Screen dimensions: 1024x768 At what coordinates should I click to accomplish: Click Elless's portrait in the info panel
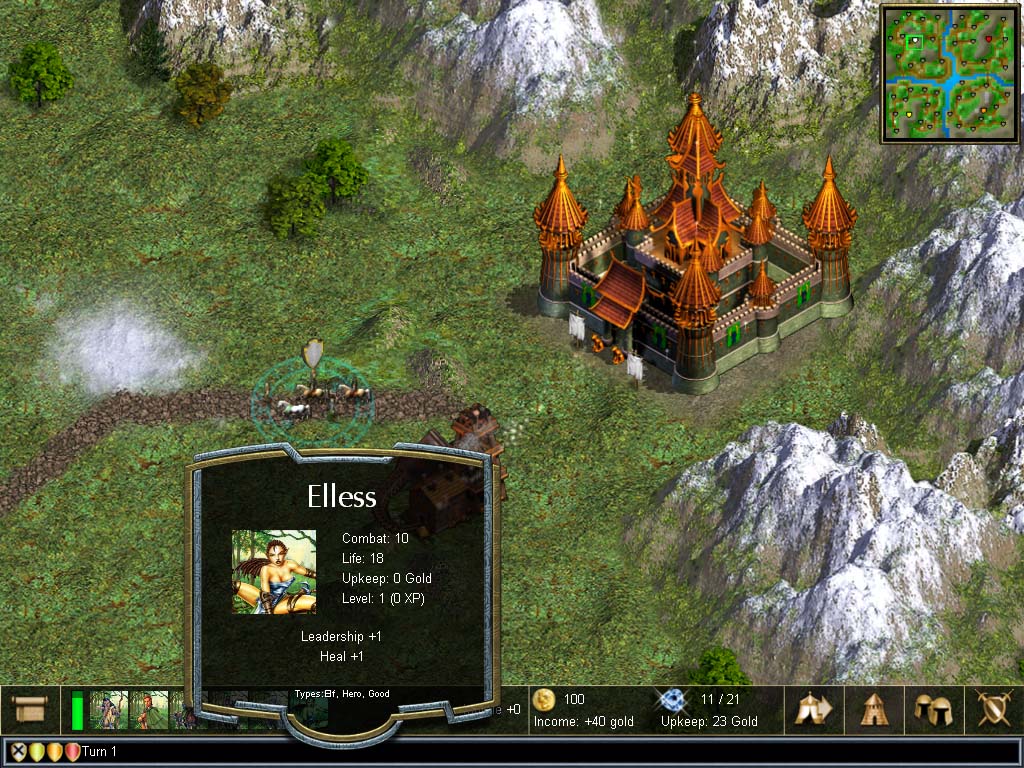(x=274, y=572)
